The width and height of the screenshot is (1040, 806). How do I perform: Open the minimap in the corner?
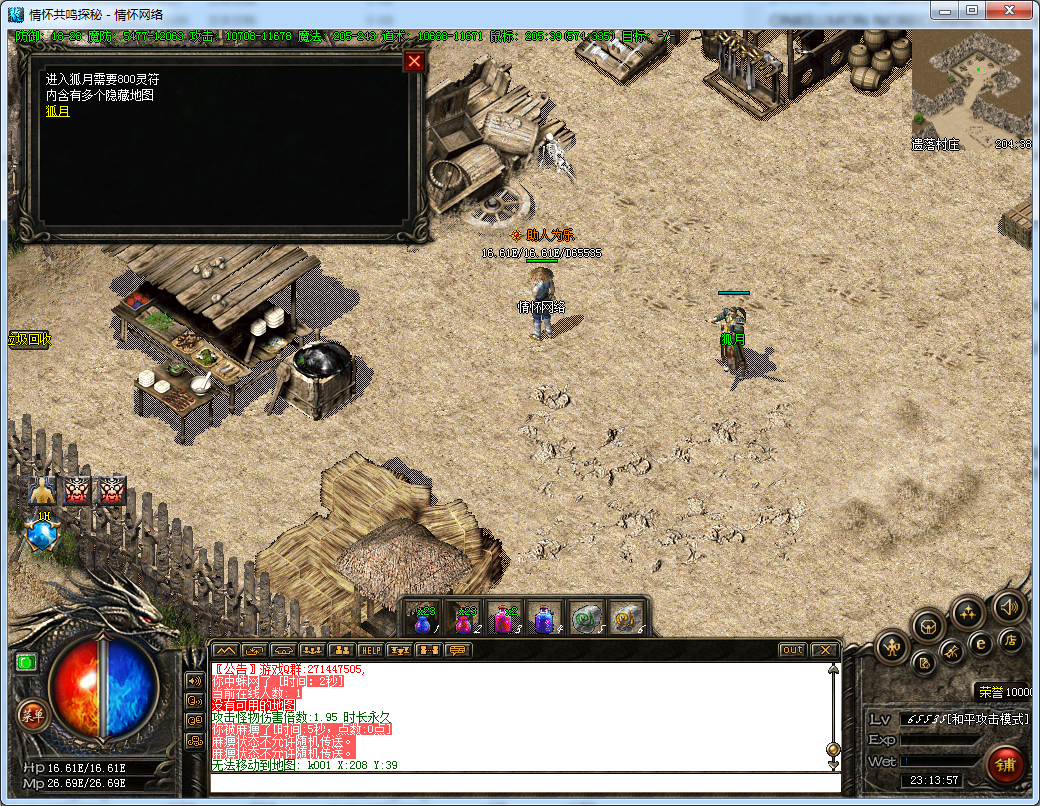point(970,88)
